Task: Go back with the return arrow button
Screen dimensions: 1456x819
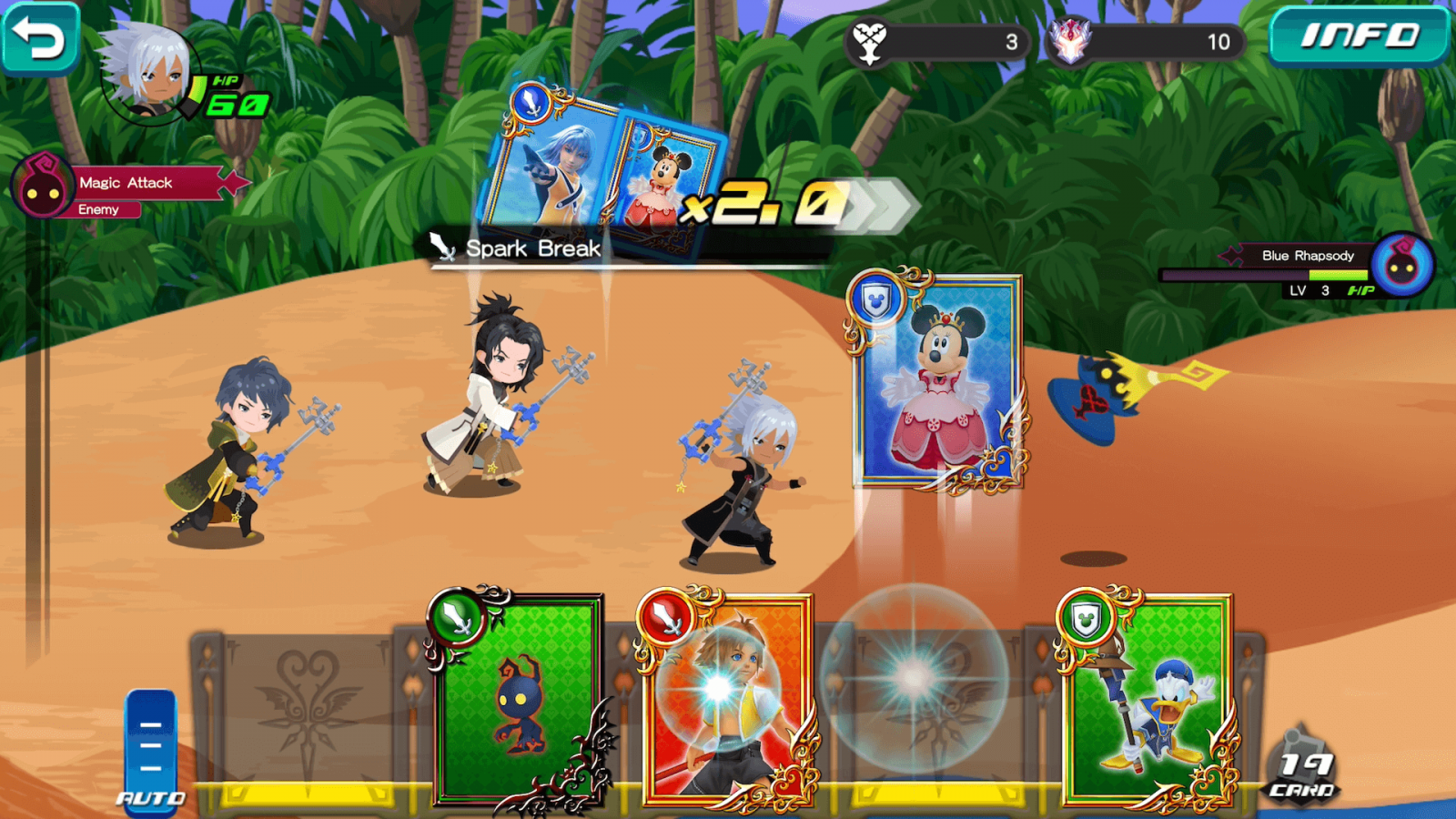Action: [x=40, y=38]
